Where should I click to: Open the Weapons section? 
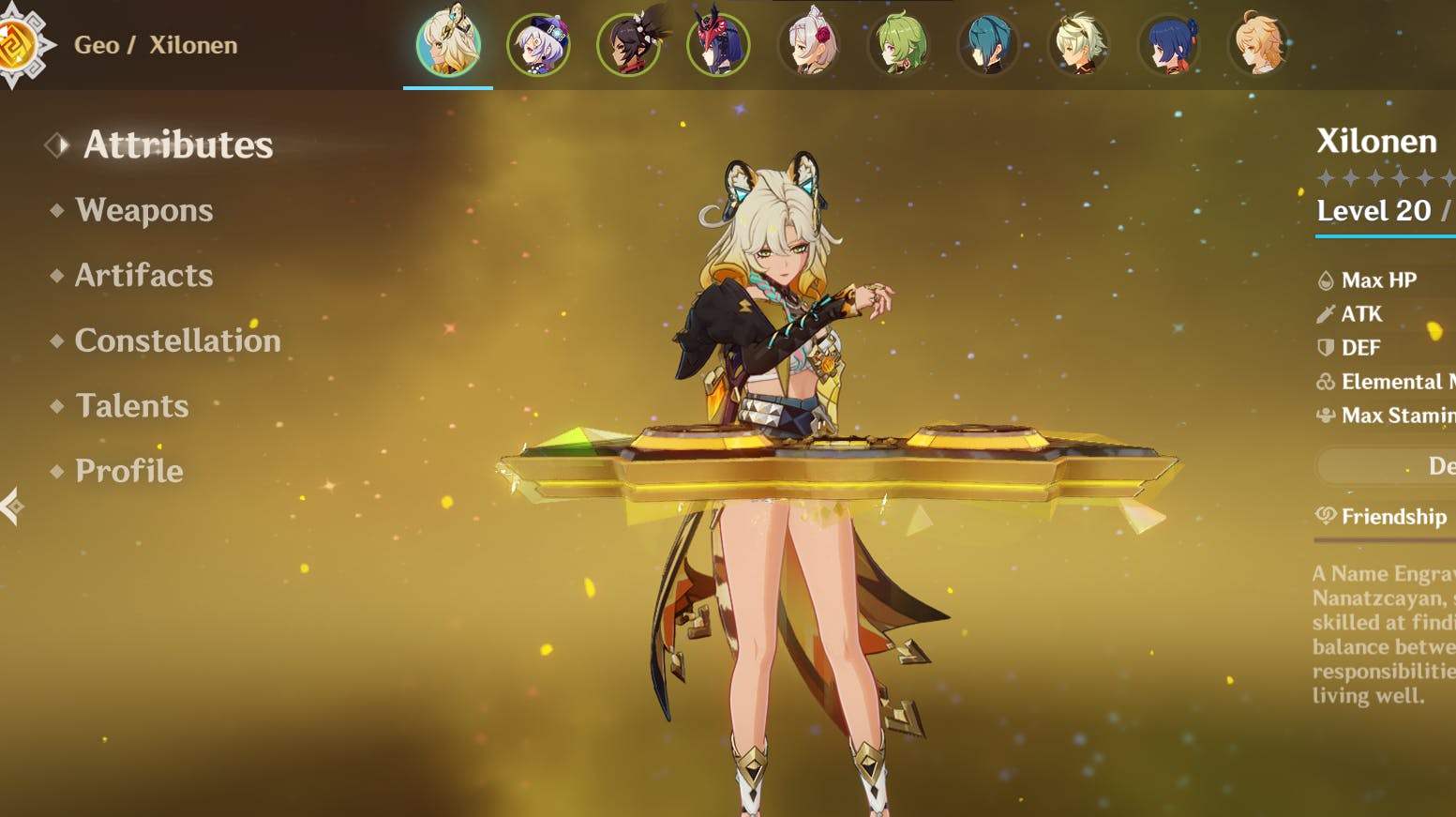tap(143, 210)
